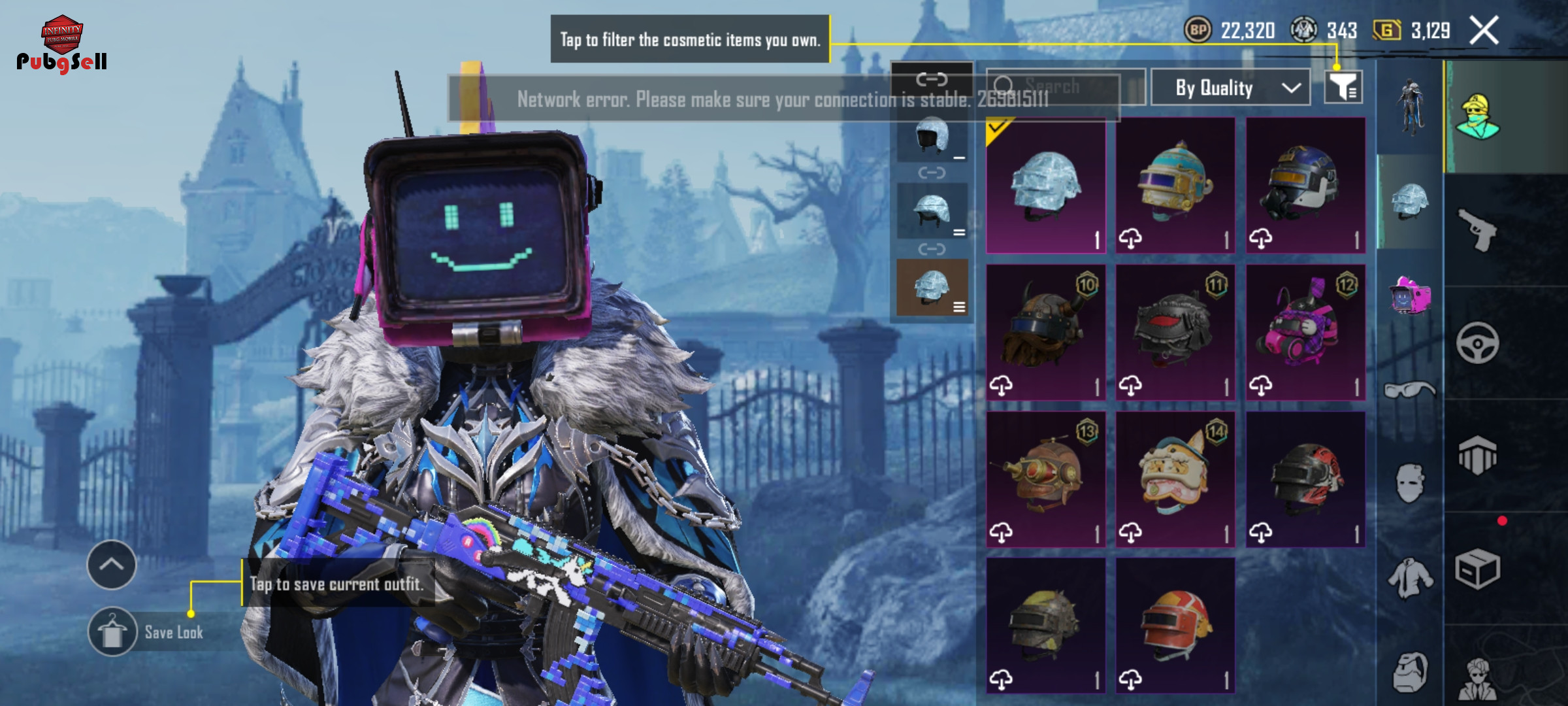Switch to the steering wheel vehicle category
Viewport: 1568px width, 706px height.
pos(1477,343)
